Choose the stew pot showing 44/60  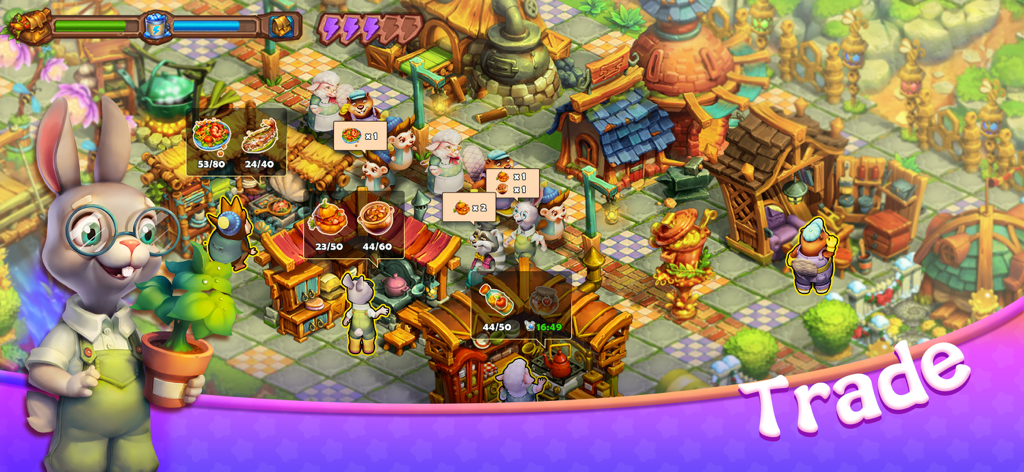click(377, 219)
